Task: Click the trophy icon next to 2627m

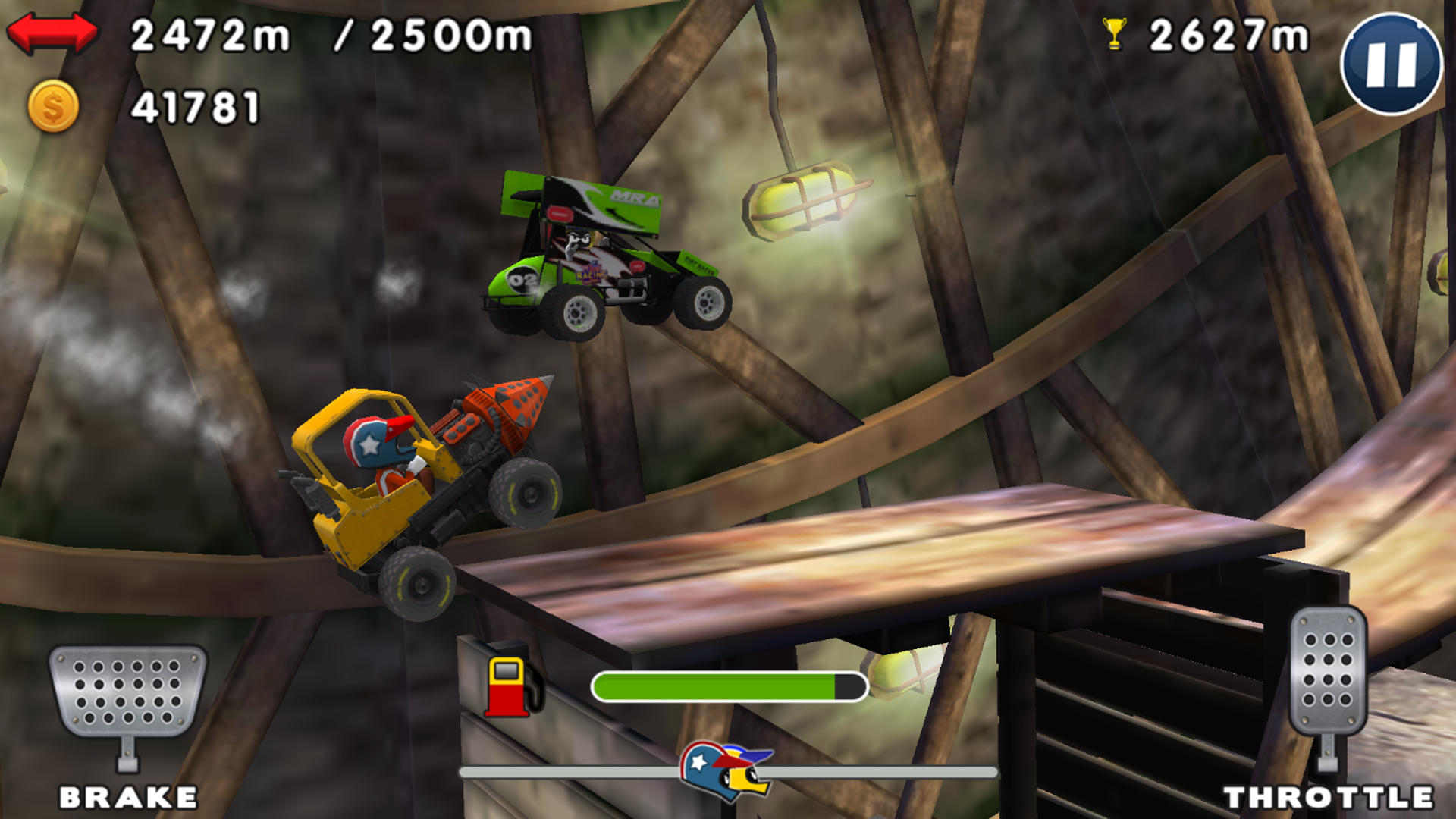Action: click(x=1112, y=33)
